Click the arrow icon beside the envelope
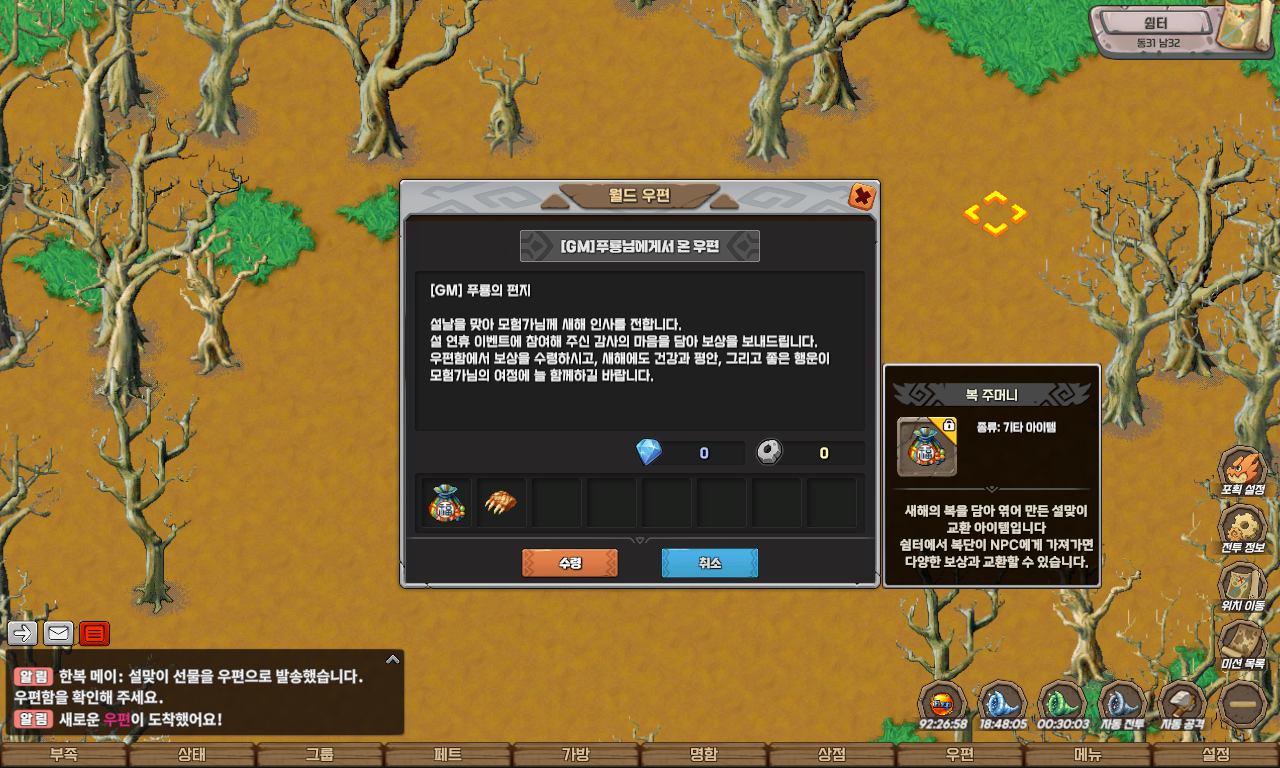This screenshot has width=1280, height=768. (22, 633)
